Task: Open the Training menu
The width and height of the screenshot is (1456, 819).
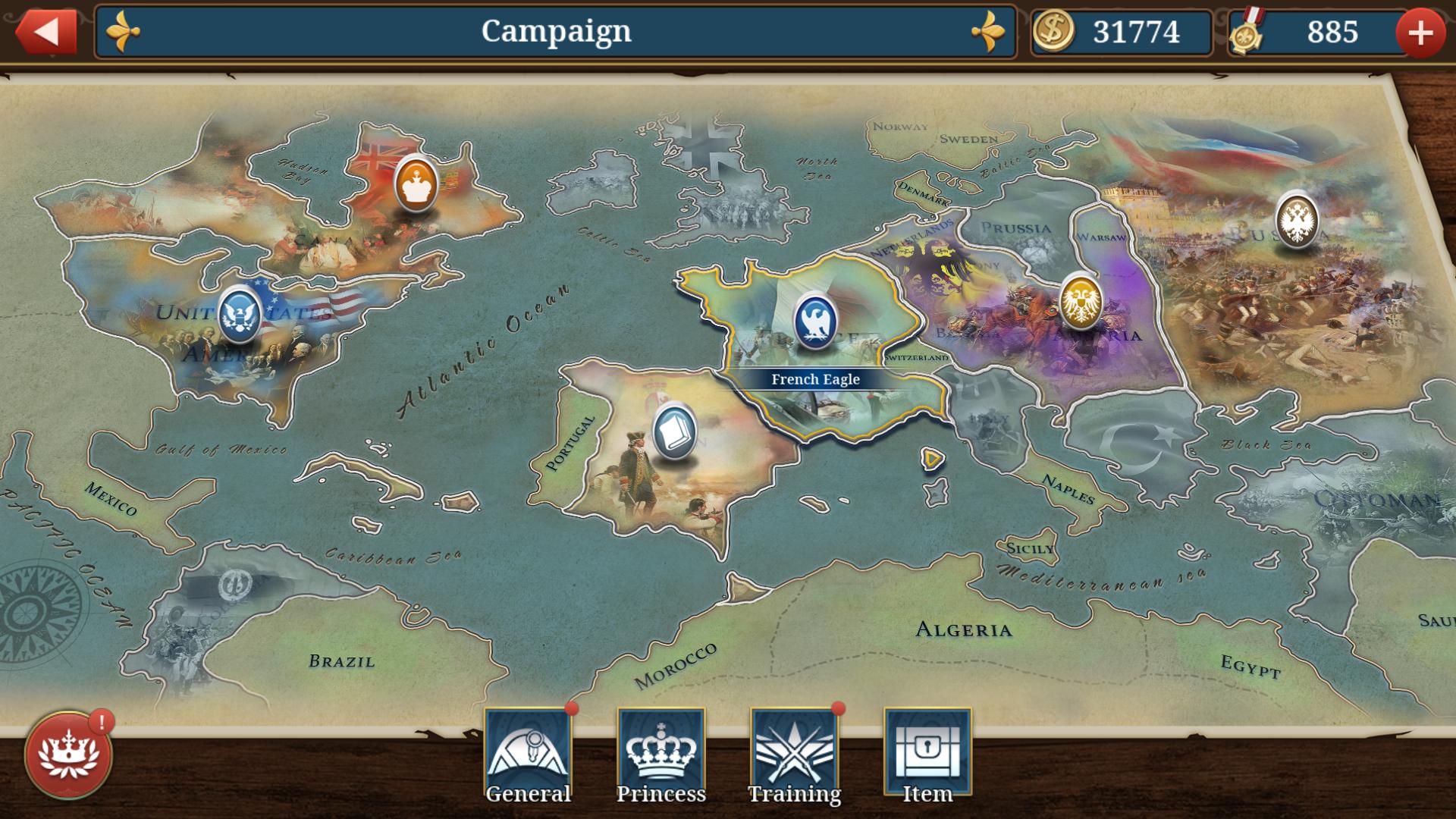Action: coord(794,756)
